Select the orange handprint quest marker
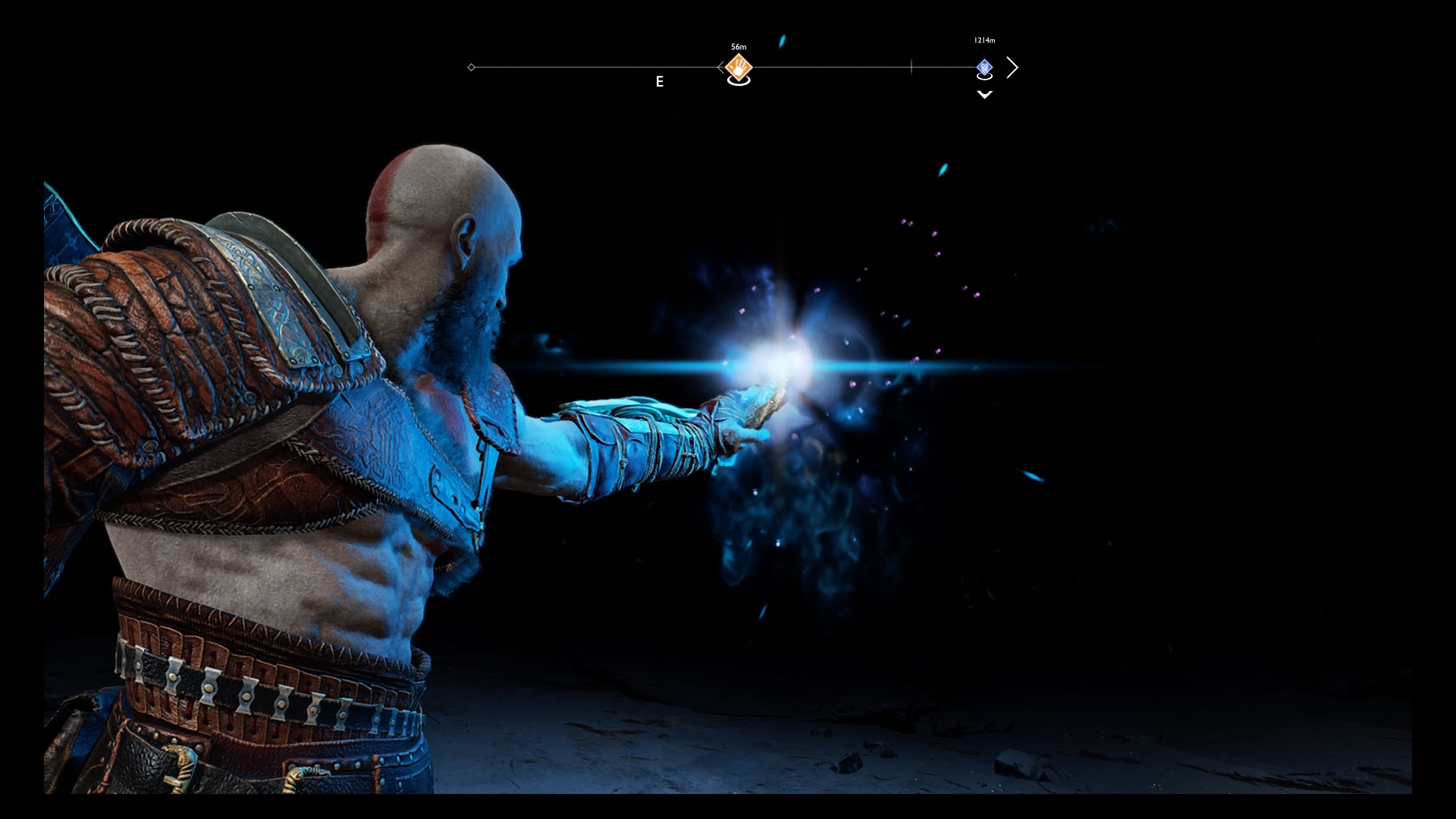The image size is (1456, 819). point(739,67)
